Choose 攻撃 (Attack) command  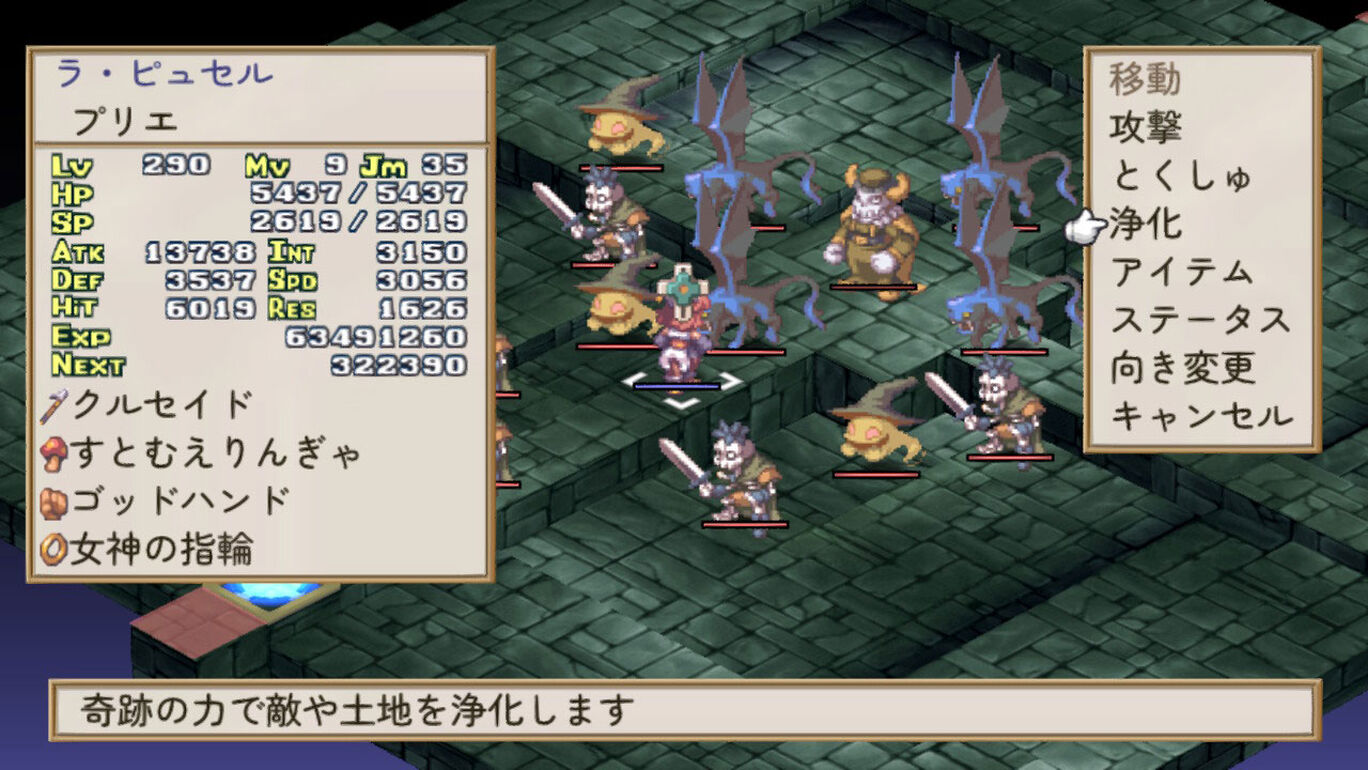point(1145,128)
